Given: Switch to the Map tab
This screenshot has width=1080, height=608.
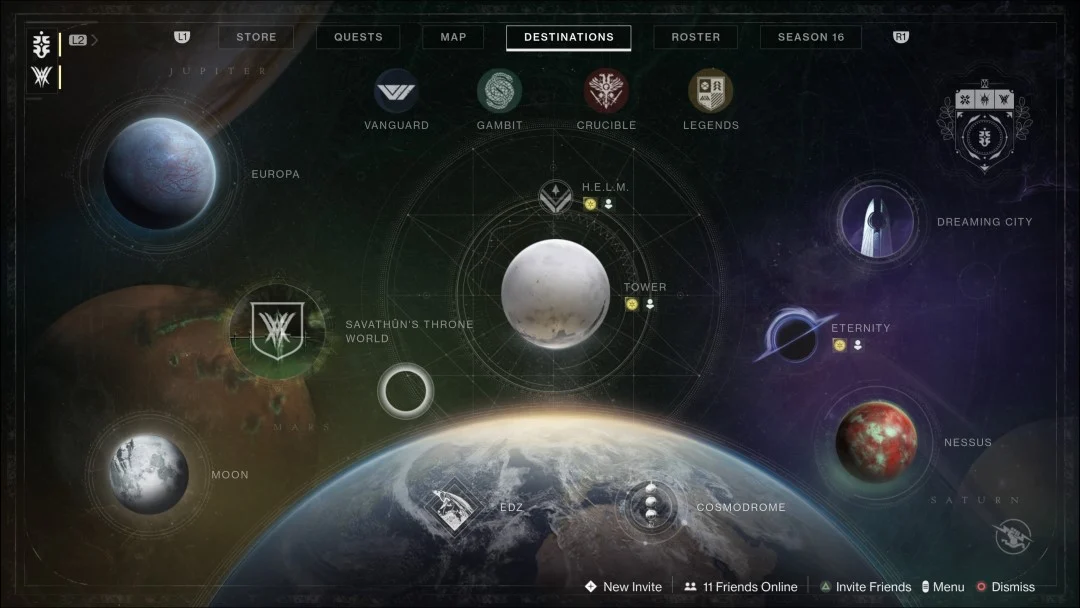Looking at the screenshot, I should 453,37.
